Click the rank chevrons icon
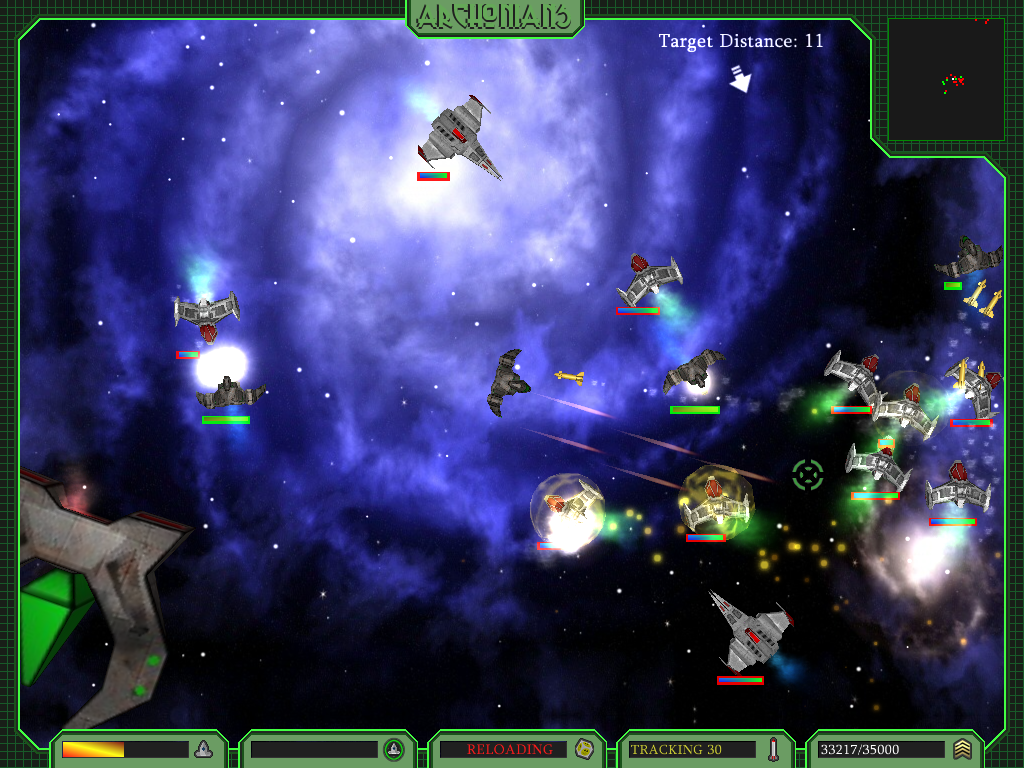 (962, 749)
